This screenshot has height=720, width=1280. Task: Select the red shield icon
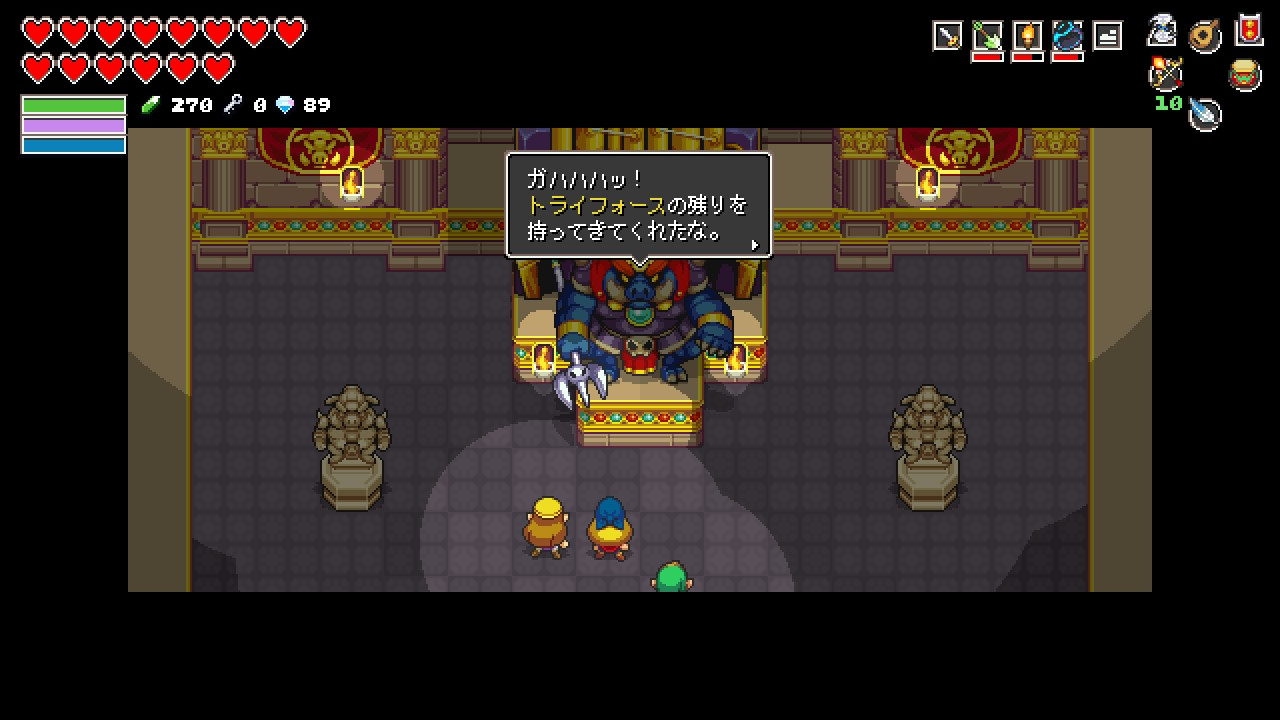tap(1249, 30)
